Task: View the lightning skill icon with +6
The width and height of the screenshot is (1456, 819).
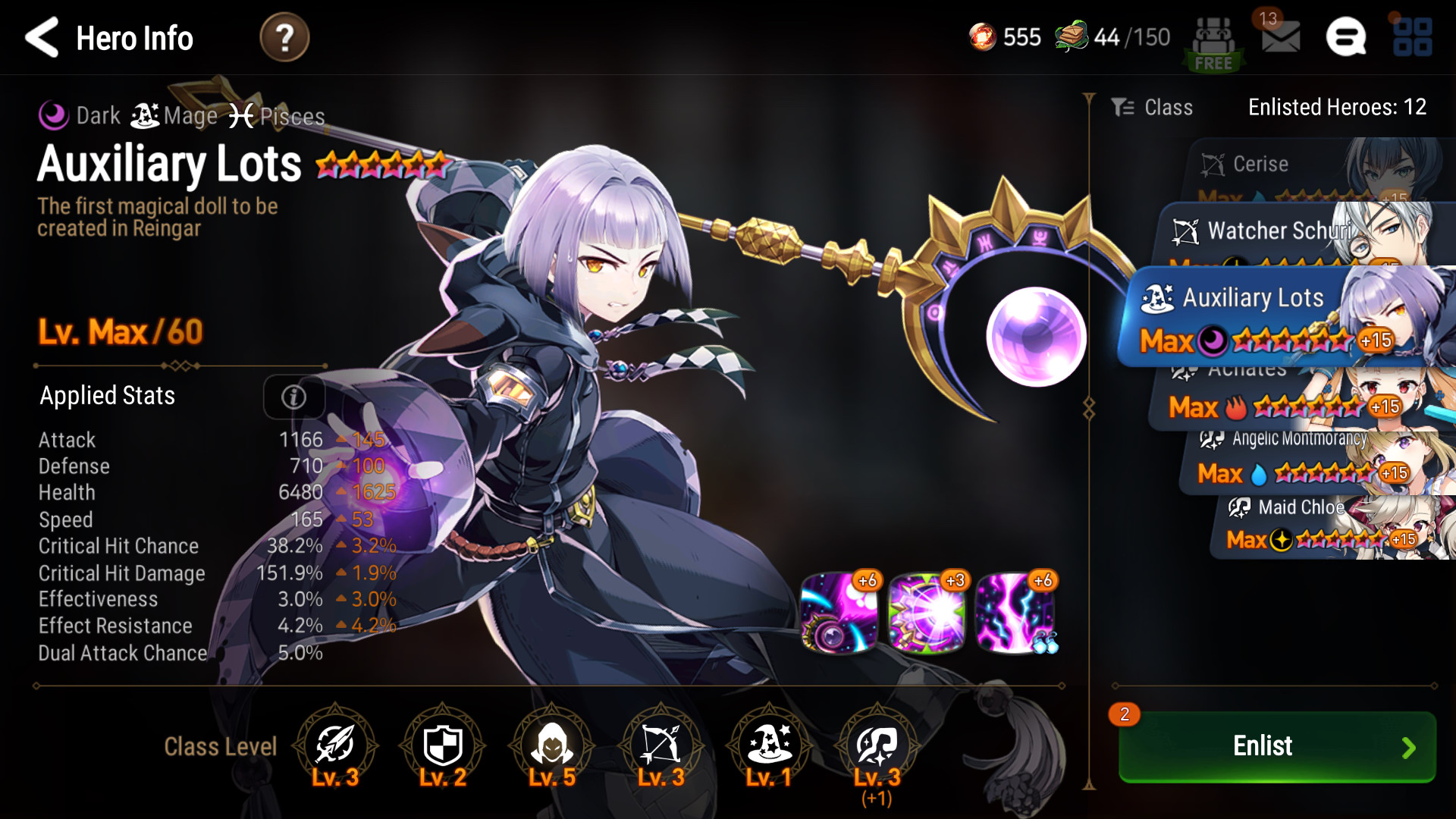Action: coord(1015,613)
